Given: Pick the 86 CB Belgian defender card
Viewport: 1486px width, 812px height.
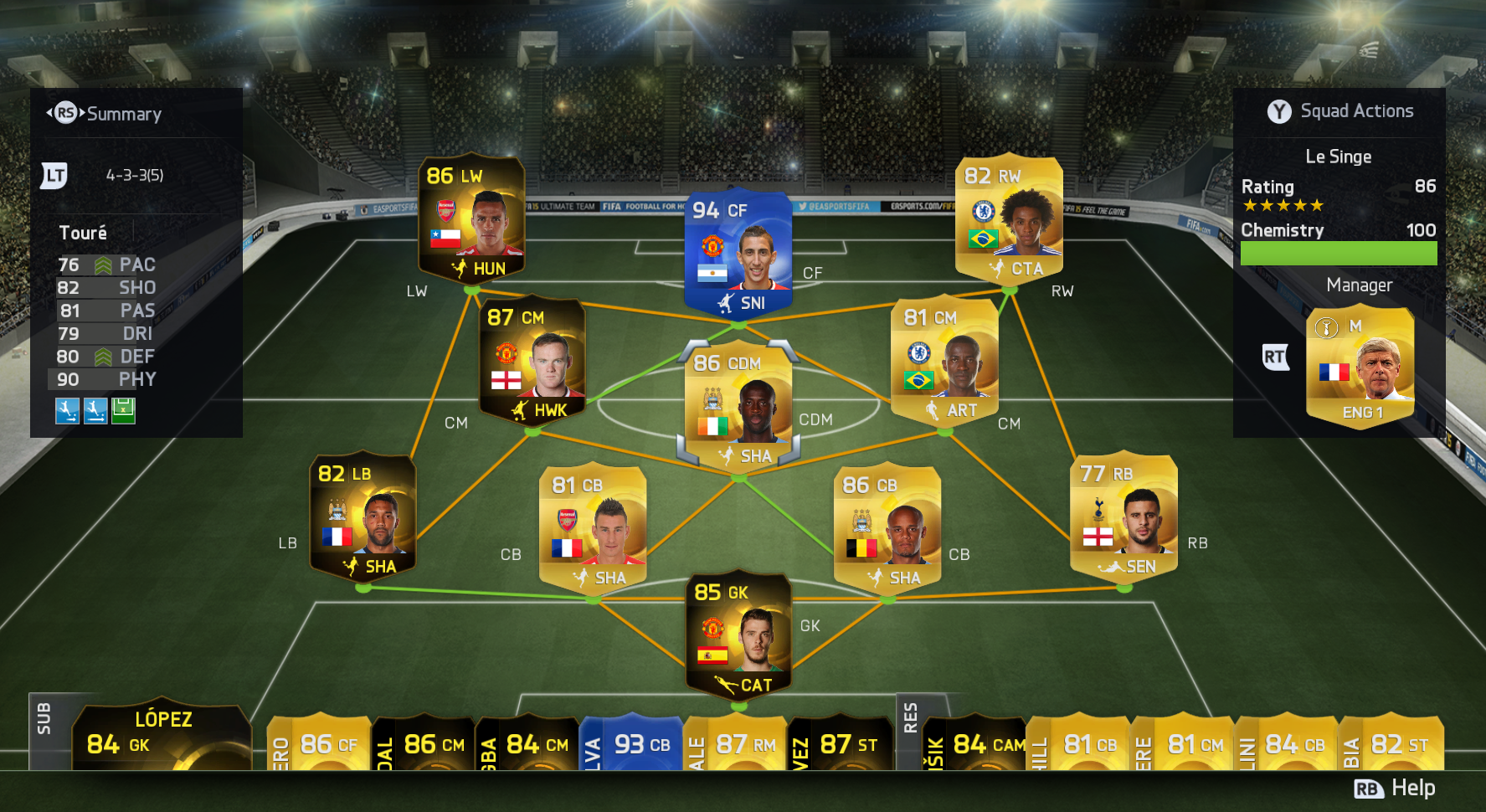Looking at the screenshot, I should pos(887,529).
